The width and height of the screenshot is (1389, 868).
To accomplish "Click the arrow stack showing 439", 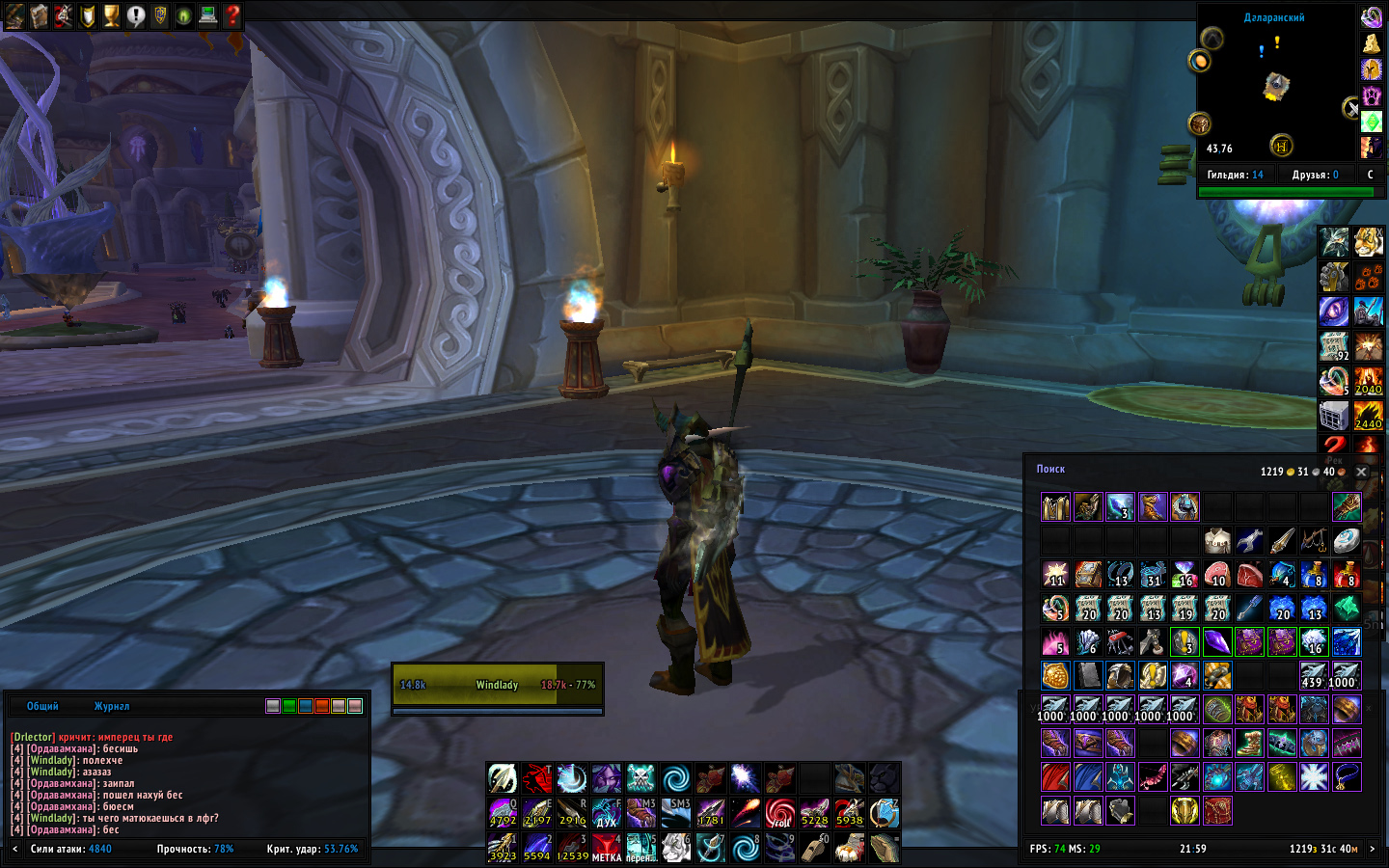I will 1313,675.
